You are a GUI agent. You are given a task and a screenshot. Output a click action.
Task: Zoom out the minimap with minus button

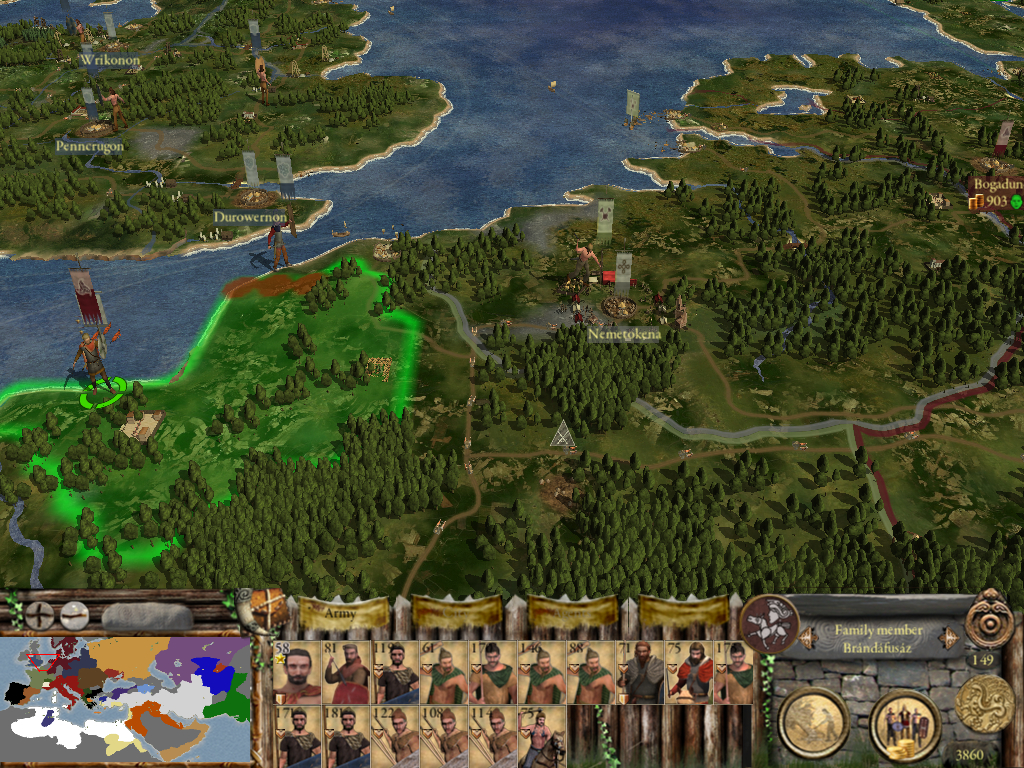pos(73,613)
